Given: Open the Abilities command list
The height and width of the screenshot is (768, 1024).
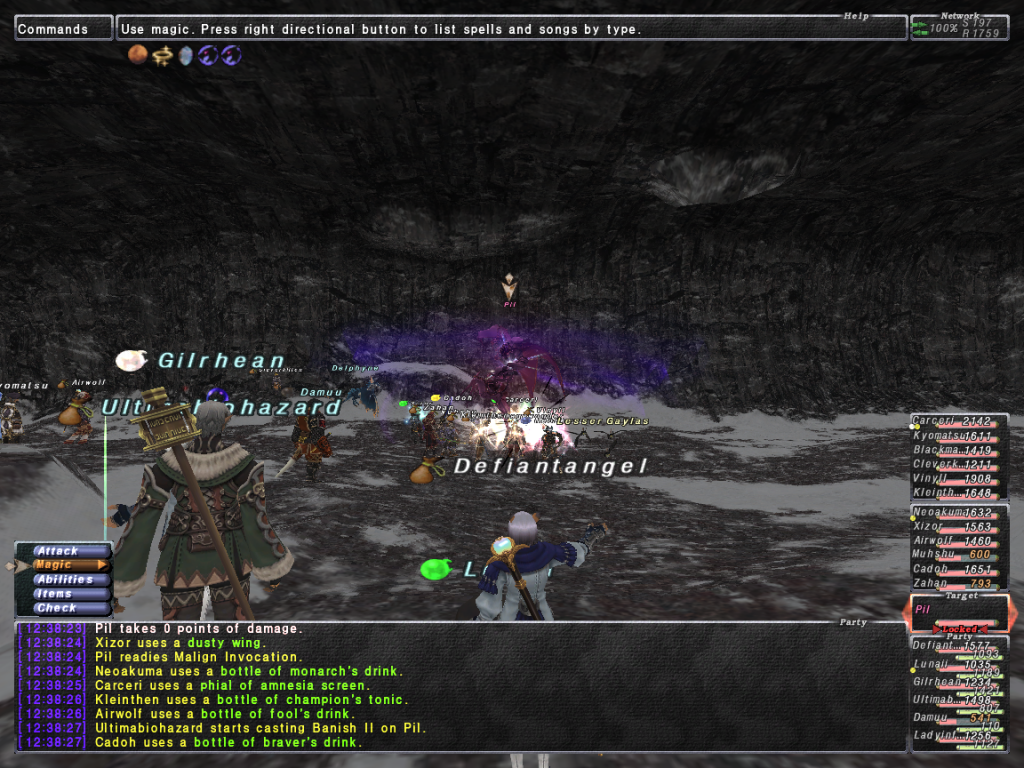Looking at the screenshot, I should click(64, 579).
